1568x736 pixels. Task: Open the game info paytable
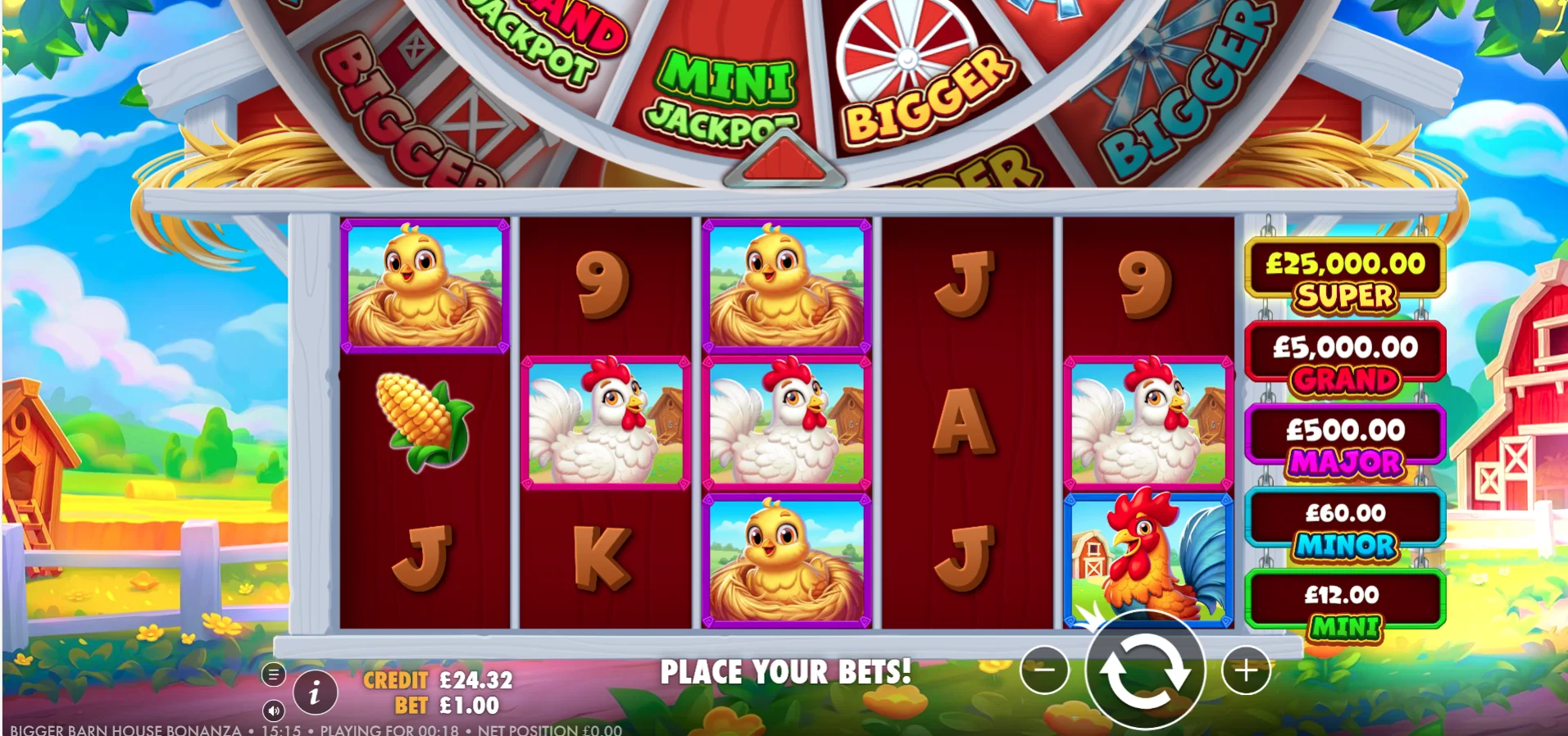(x=315, y=693)
